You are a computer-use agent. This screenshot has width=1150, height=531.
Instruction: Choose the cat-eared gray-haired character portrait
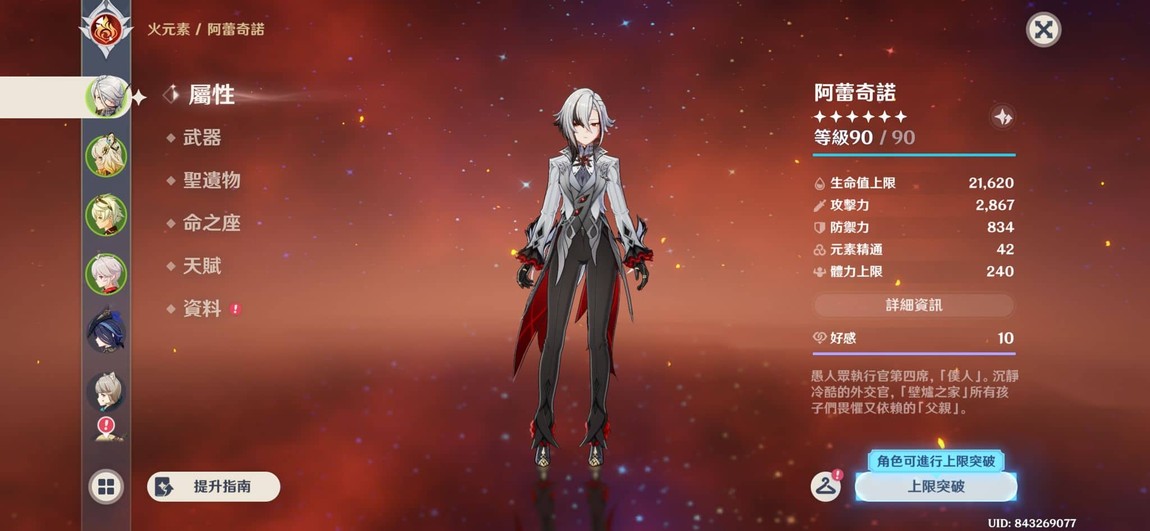pyautogui.click(x=105, y=391)
